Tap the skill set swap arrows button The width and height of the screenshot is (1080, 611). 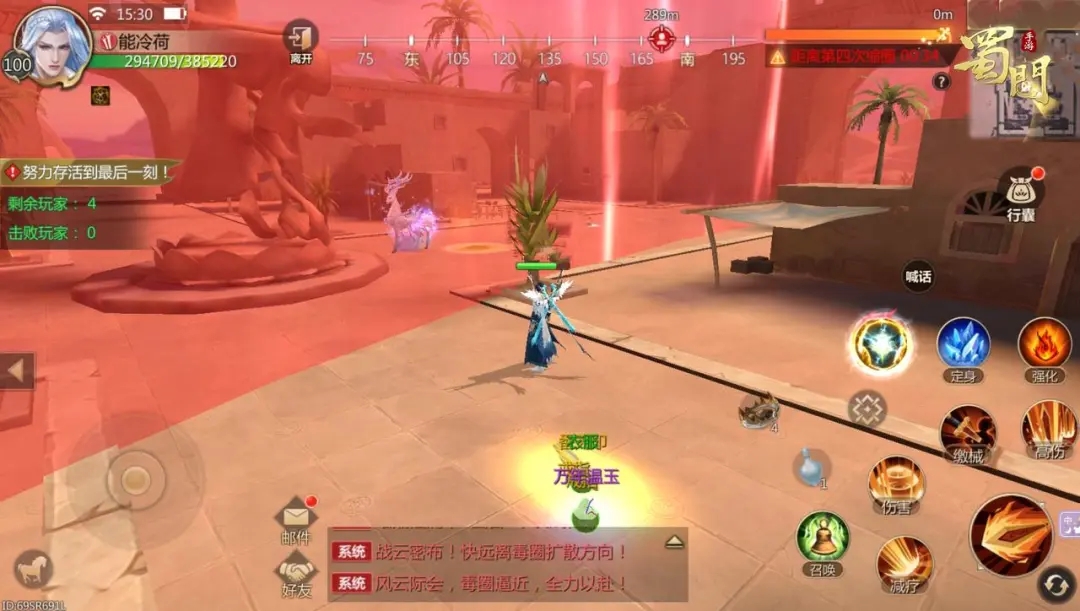[1054, 585]
